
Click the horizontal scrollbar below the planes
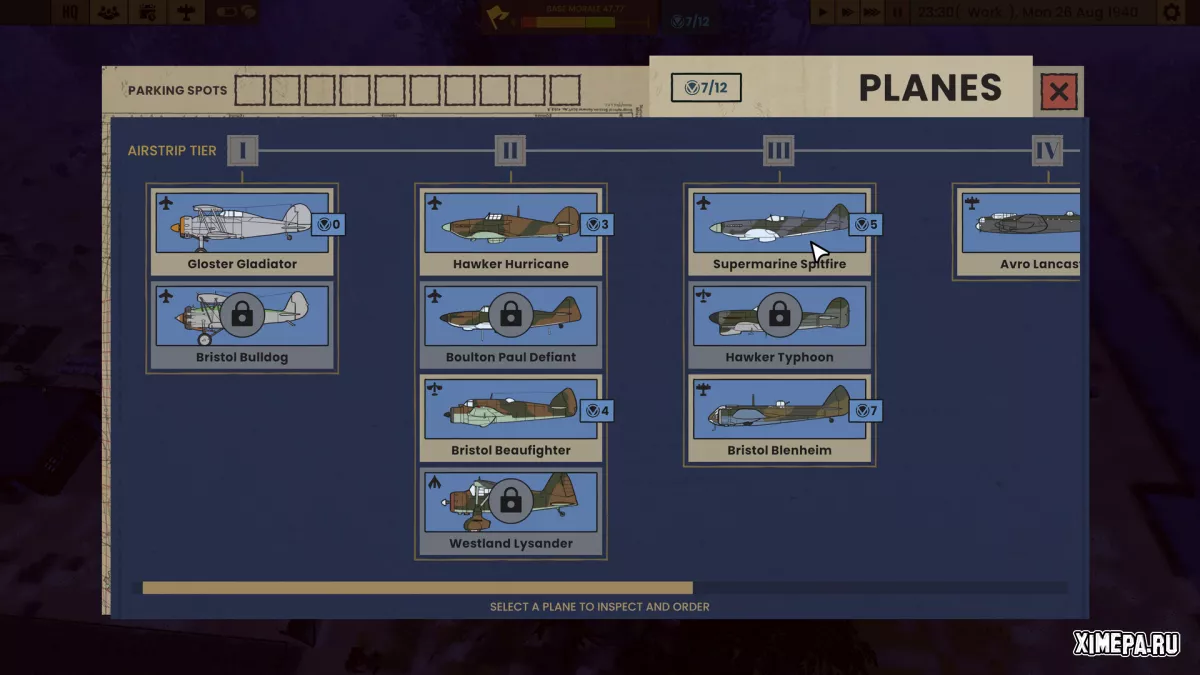tap(417, 588)
